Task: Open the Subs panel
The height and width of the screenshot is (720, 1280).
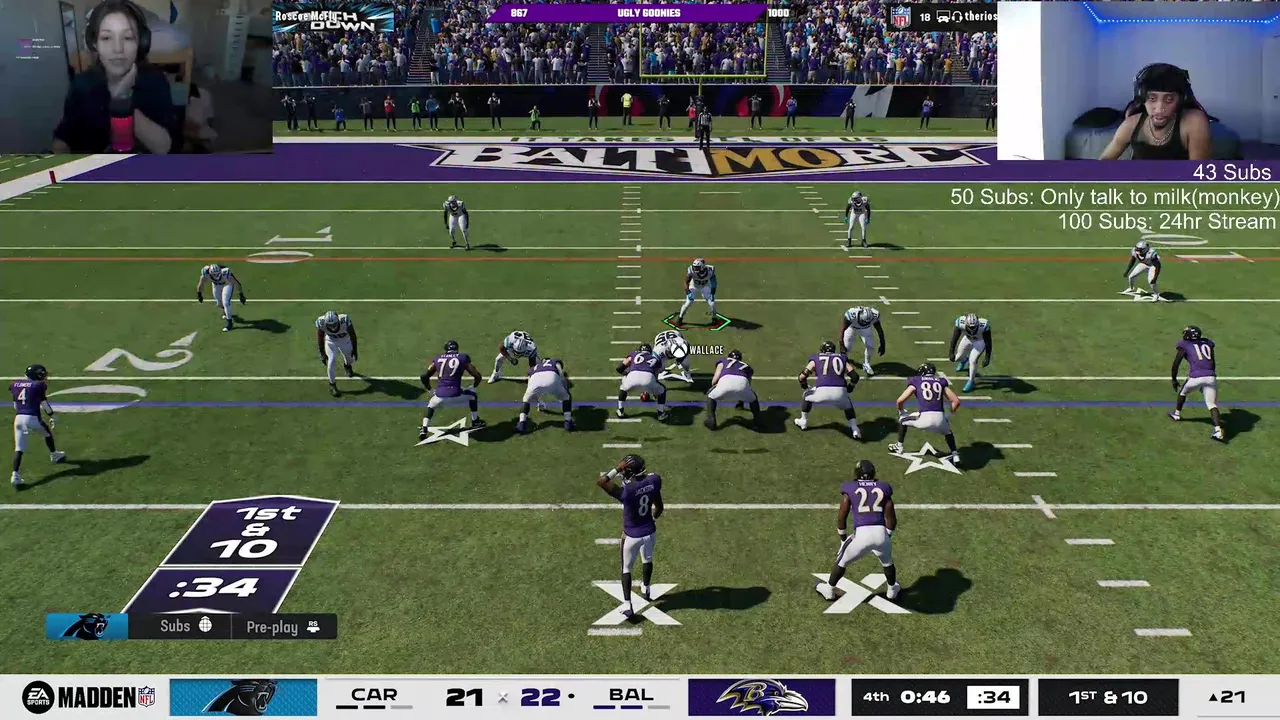Action: coord(185,626)
